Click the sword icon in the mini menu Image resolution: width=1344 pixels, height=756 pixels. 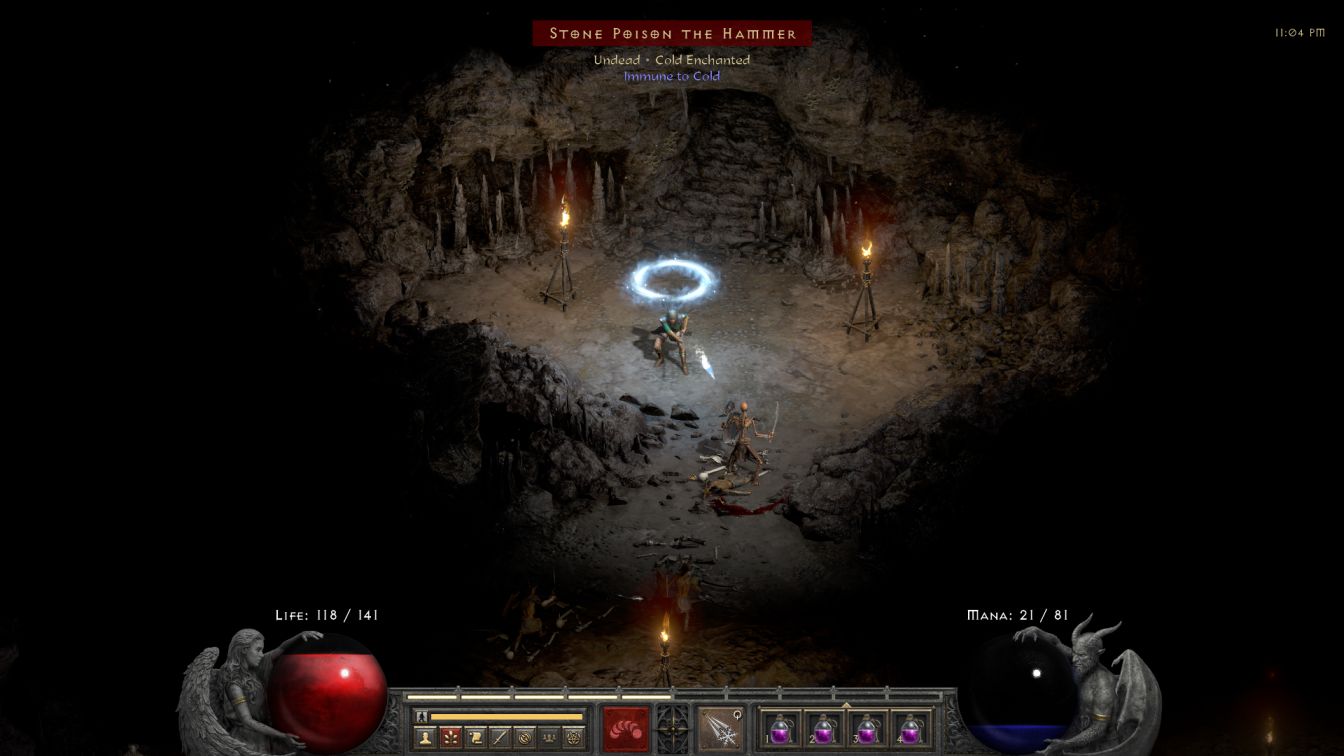(x=500, y=737)
